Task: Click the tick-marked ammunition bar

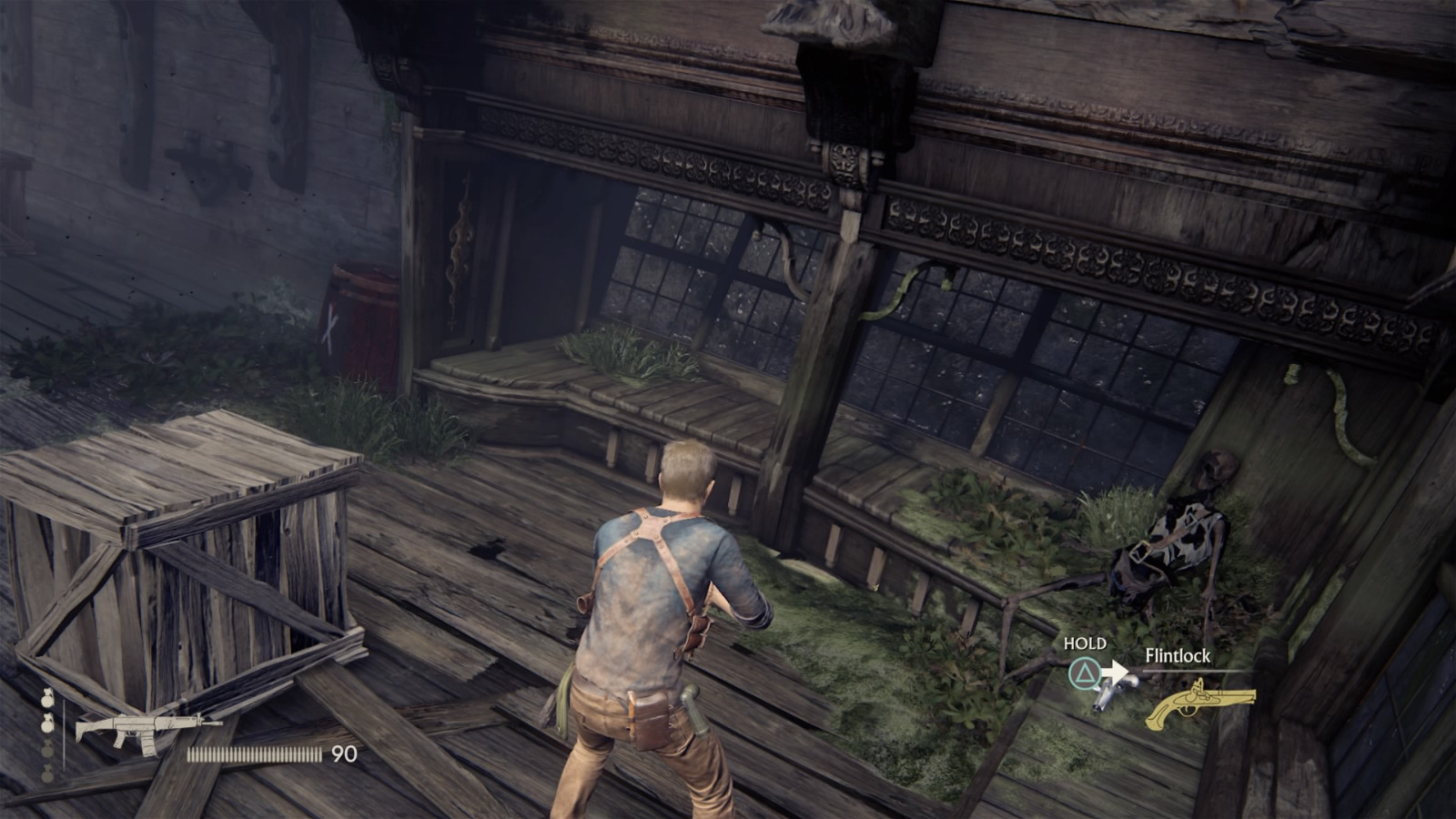Action: pos(254,753)
